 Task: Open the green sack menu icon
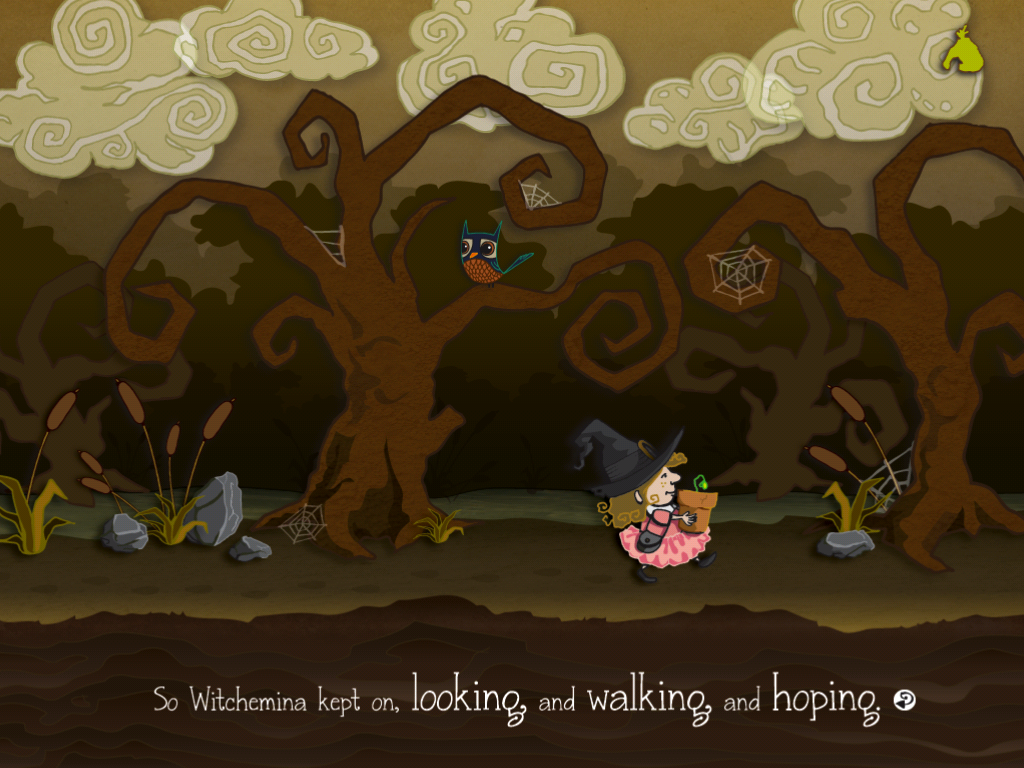[962, 51]
